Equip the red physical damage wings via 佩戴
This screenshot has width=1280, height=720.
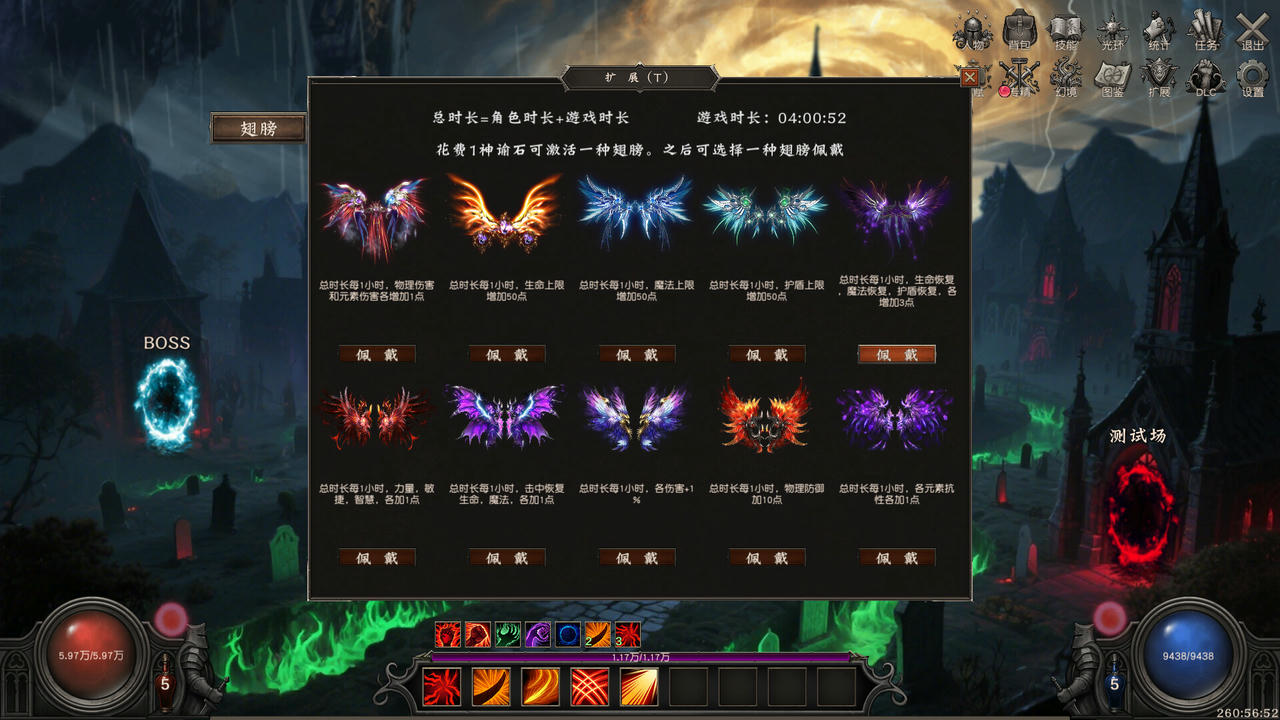(x=376, y=354)
